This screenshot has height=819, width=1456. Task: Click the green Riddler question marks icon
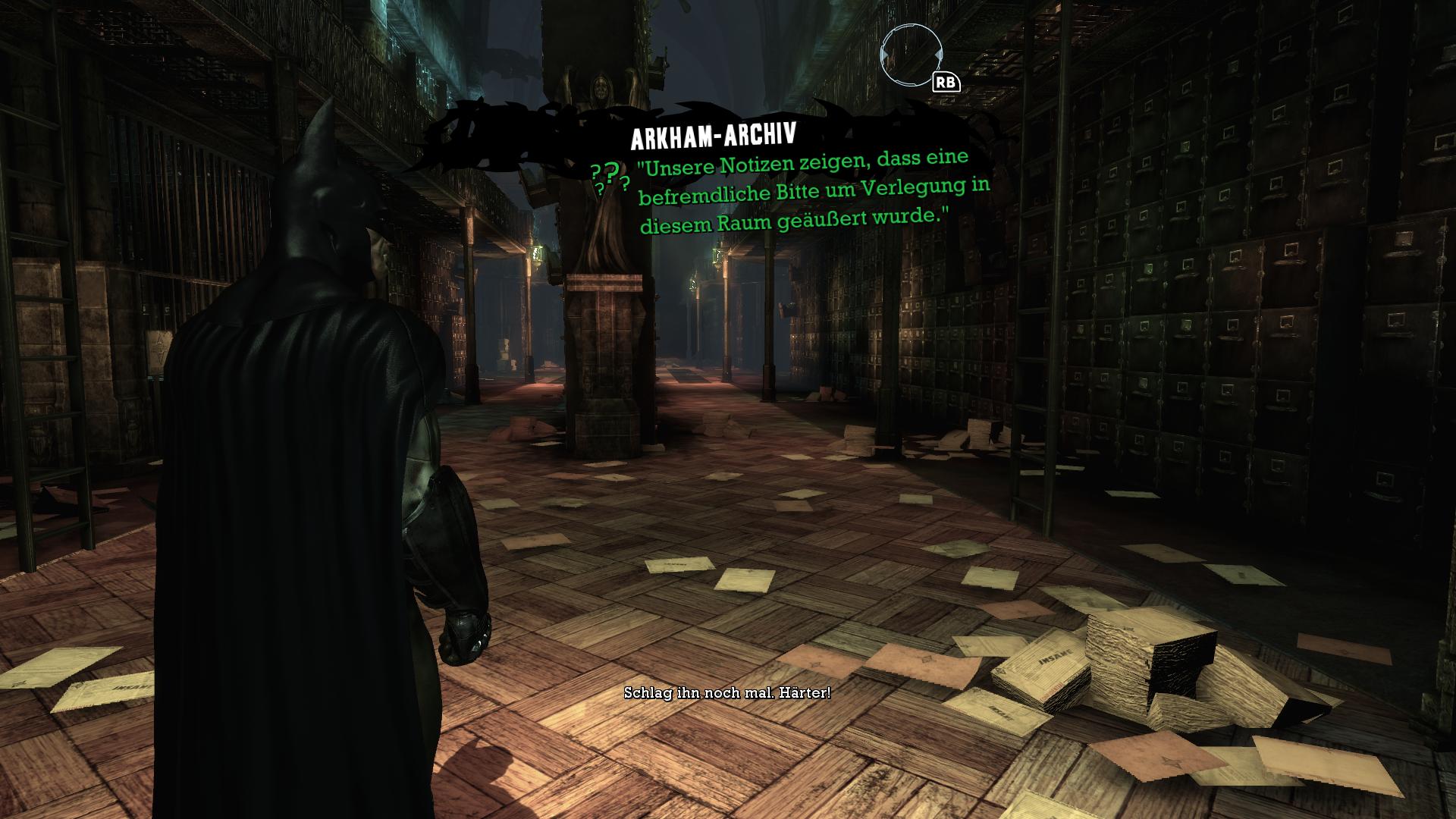point(610,178)
